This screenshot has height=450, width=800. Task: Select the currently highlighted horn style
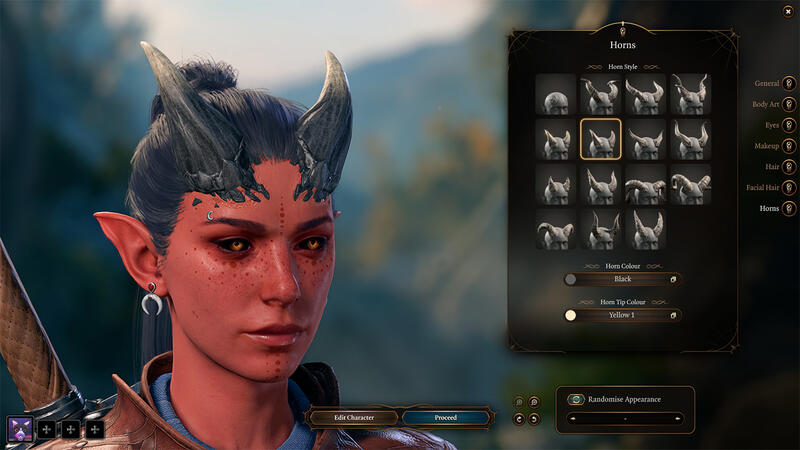[600, 139]
